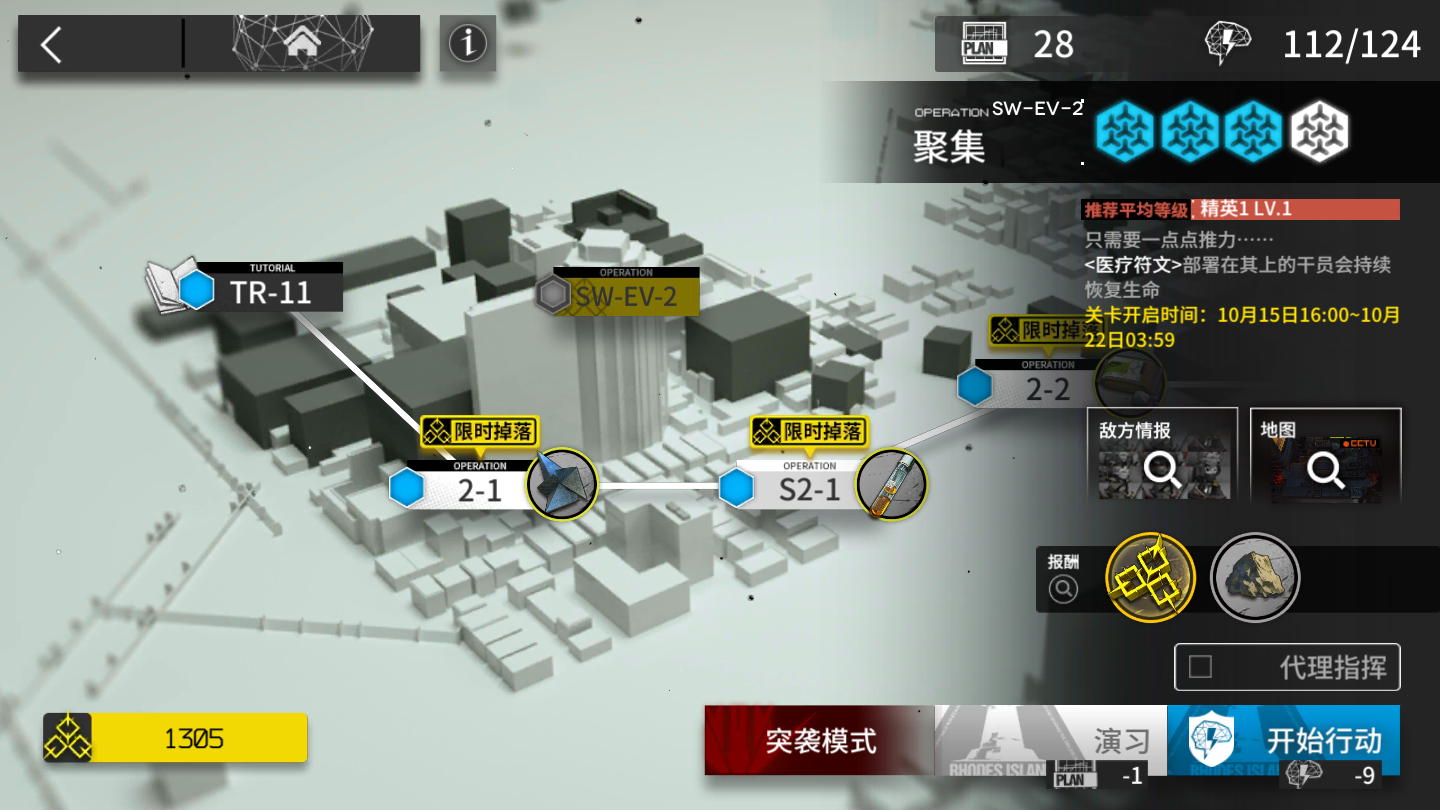The image size is (1440, 810).
Task: Toggle the first blue snowflake difficulty marker
Action: (x=1124, y=131)
